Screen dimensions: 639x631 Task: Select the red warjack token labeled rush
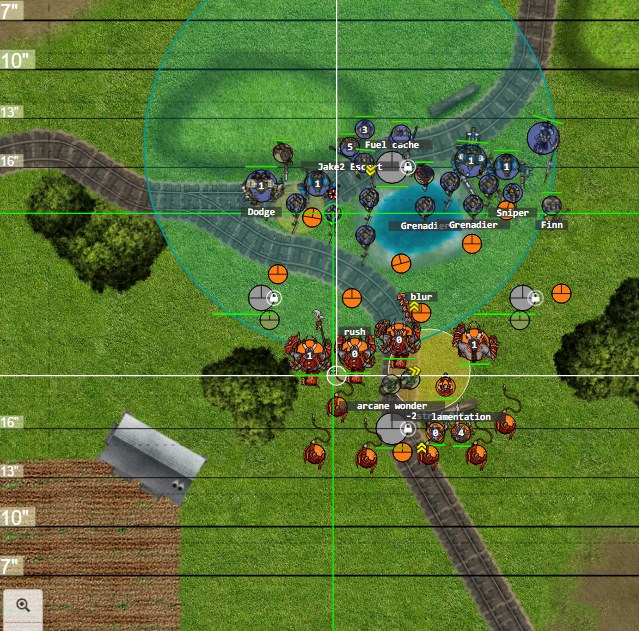click(355, 352)
